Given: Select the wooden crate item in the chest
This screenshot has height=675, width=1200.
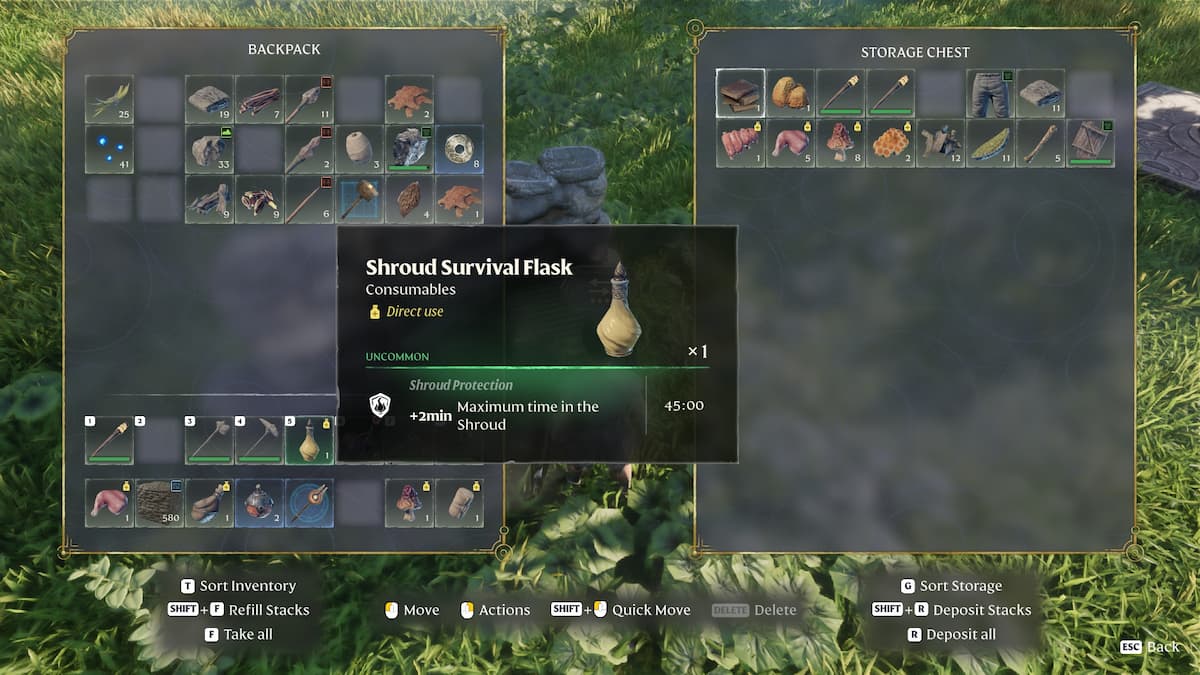Looking at the screenshot, I should point(1091,143).
